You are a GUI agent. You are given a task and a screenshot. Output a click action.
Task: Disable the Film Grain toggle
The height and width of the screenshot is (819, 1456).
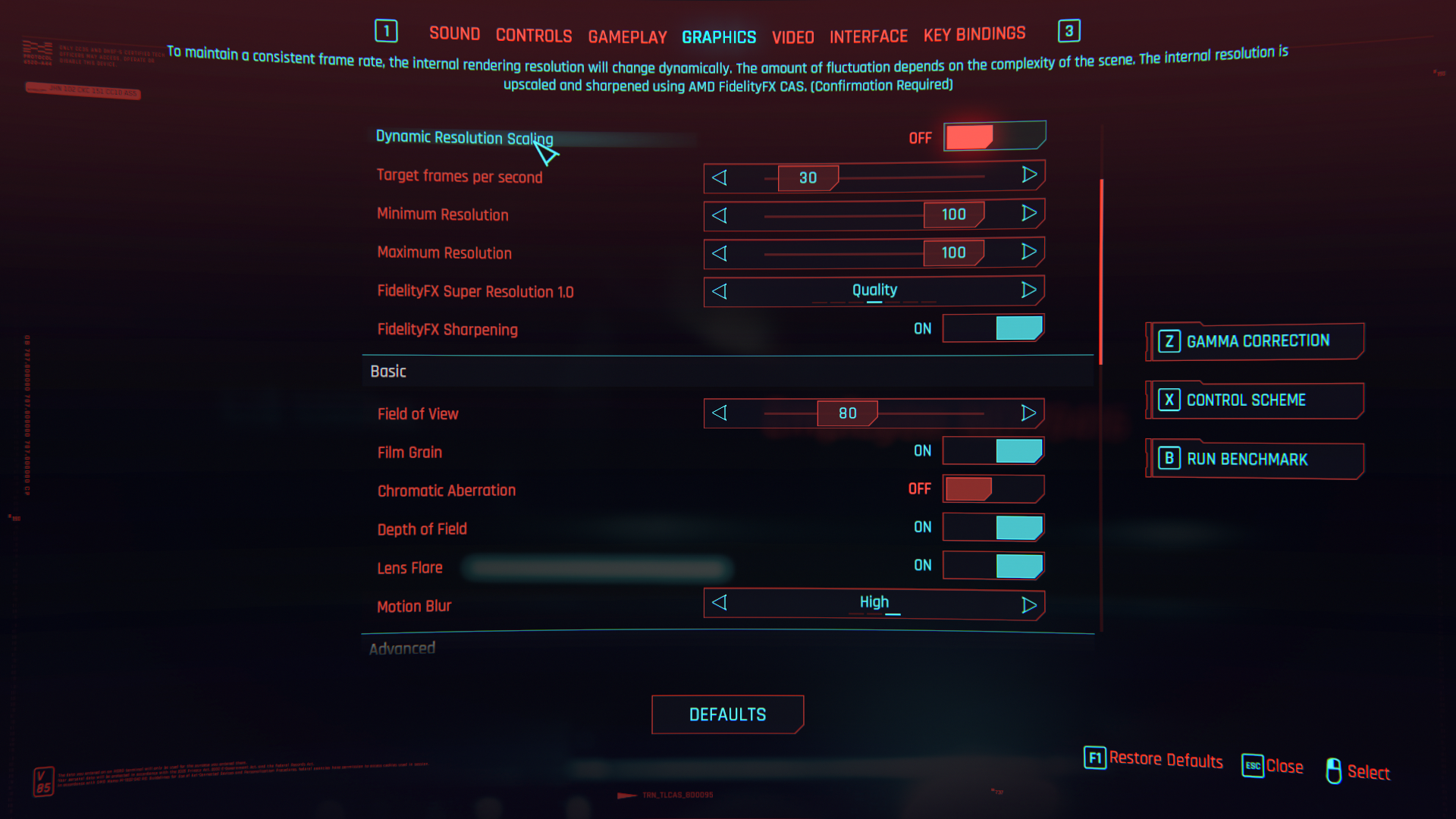click(993, 451)
